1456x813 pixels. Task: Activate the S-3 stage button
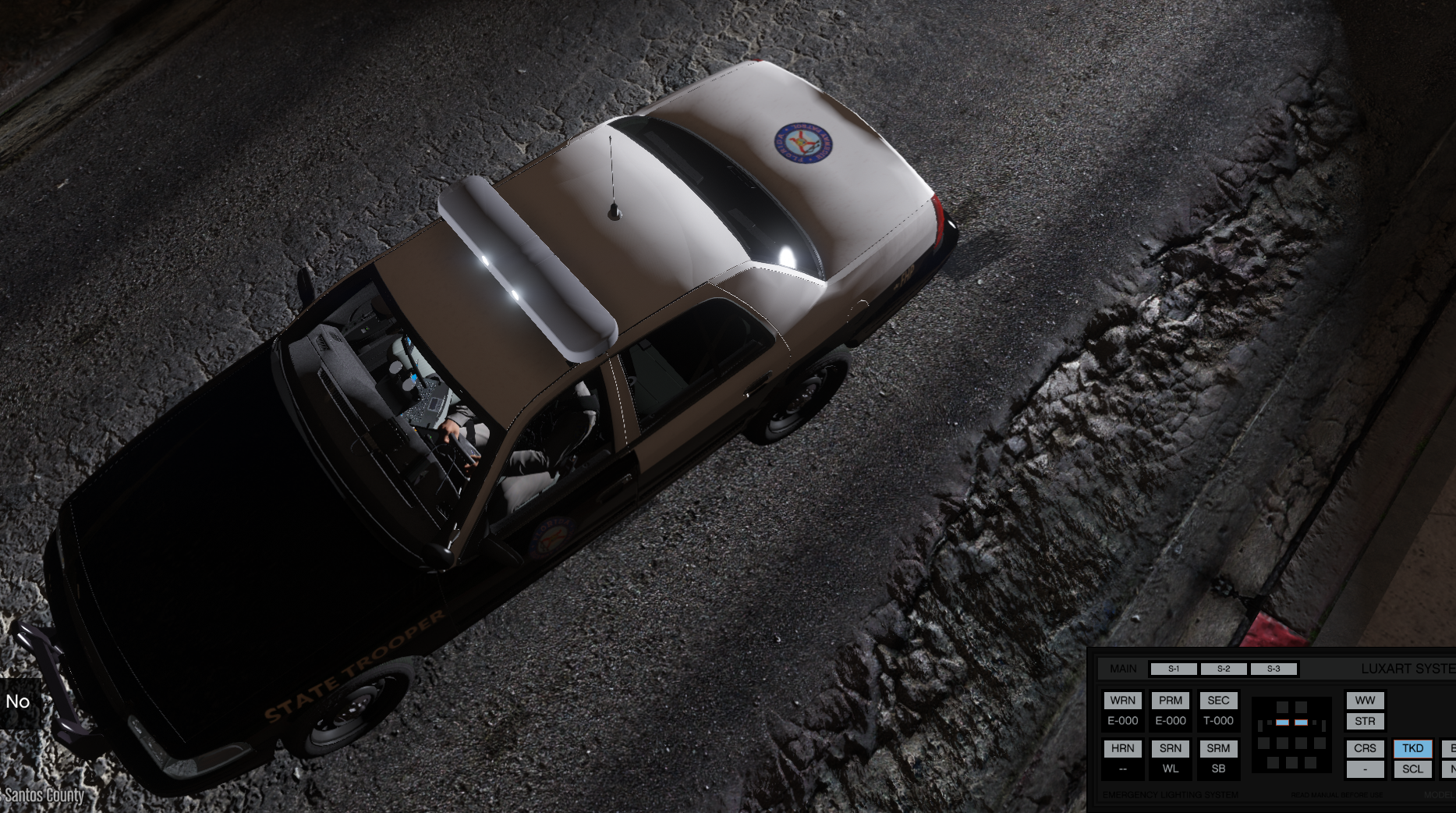(x=1274, y=669)
